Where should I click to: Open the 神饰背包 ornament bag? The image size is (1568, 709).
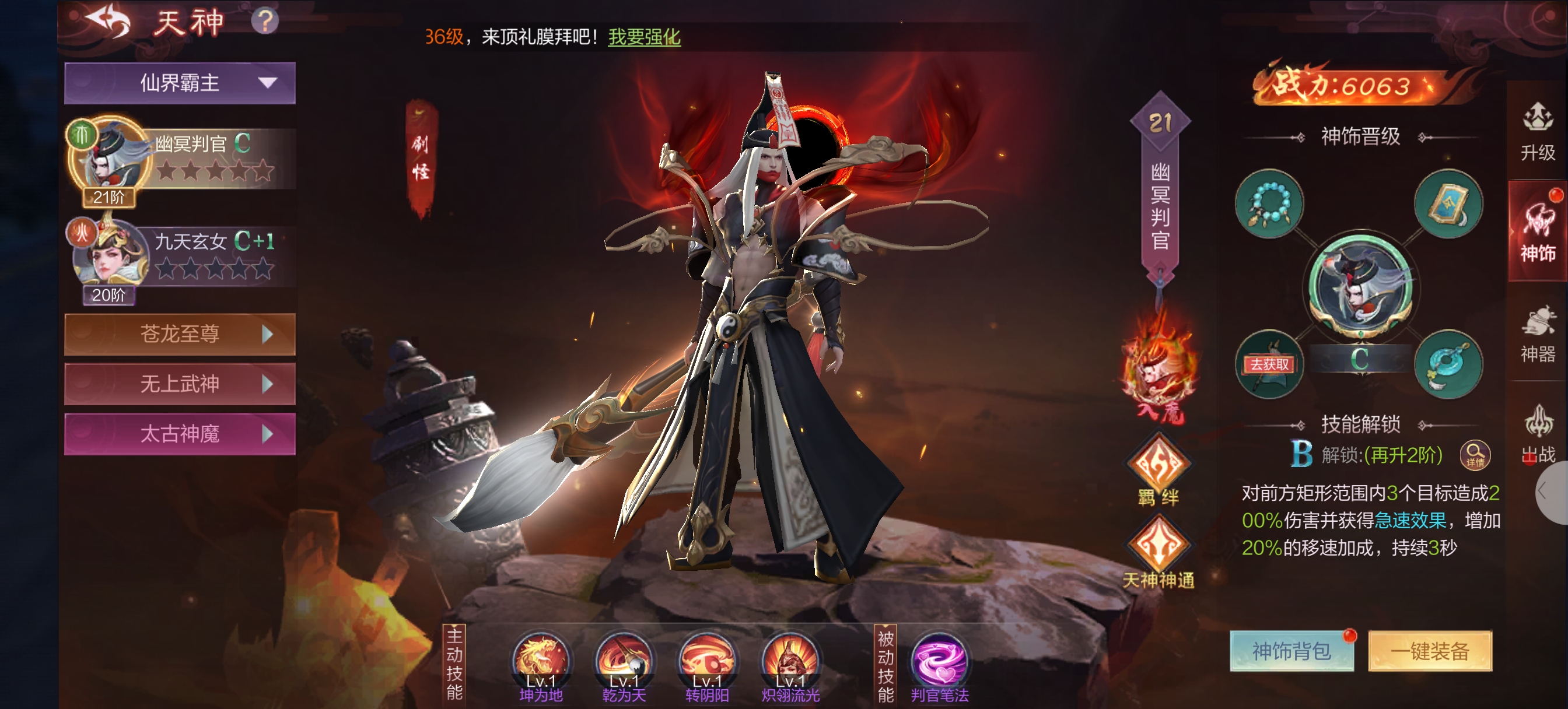tap(1291, 651)
